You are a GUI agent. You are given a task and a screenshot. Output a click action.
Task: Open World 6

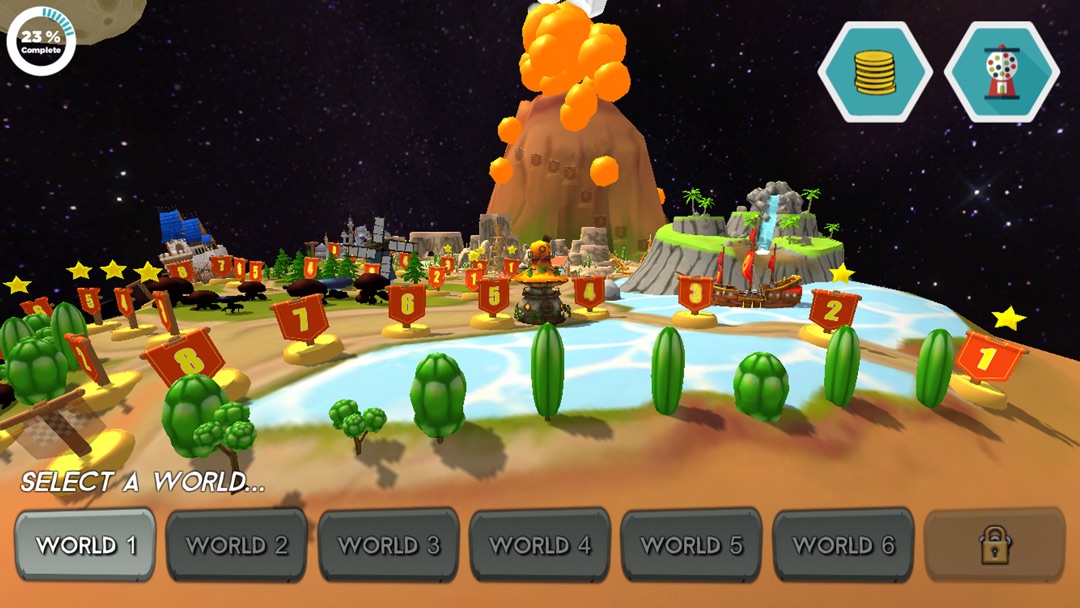pos(843,545)
